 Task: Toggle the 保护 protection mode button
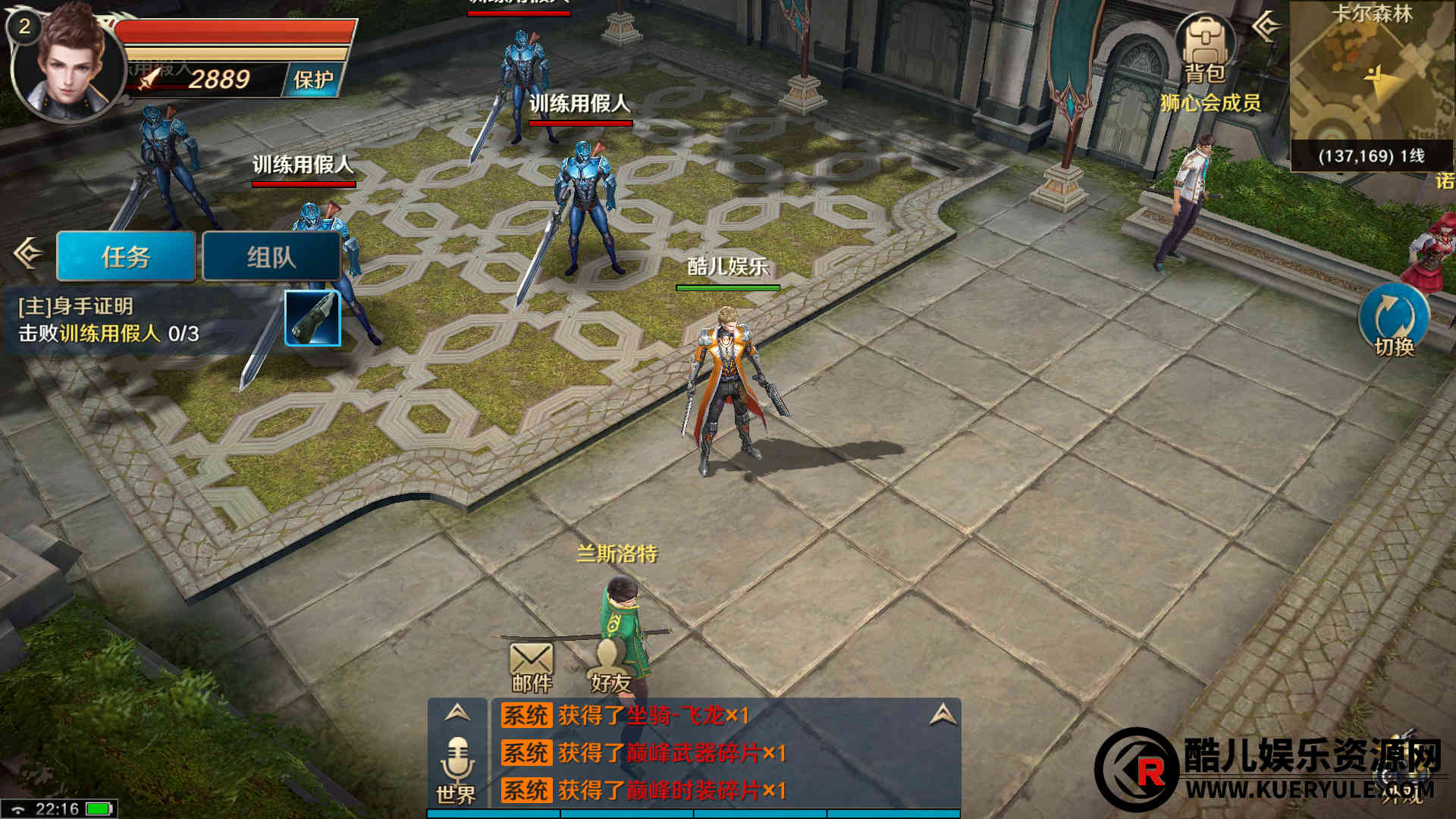click(x=312, y=80)
